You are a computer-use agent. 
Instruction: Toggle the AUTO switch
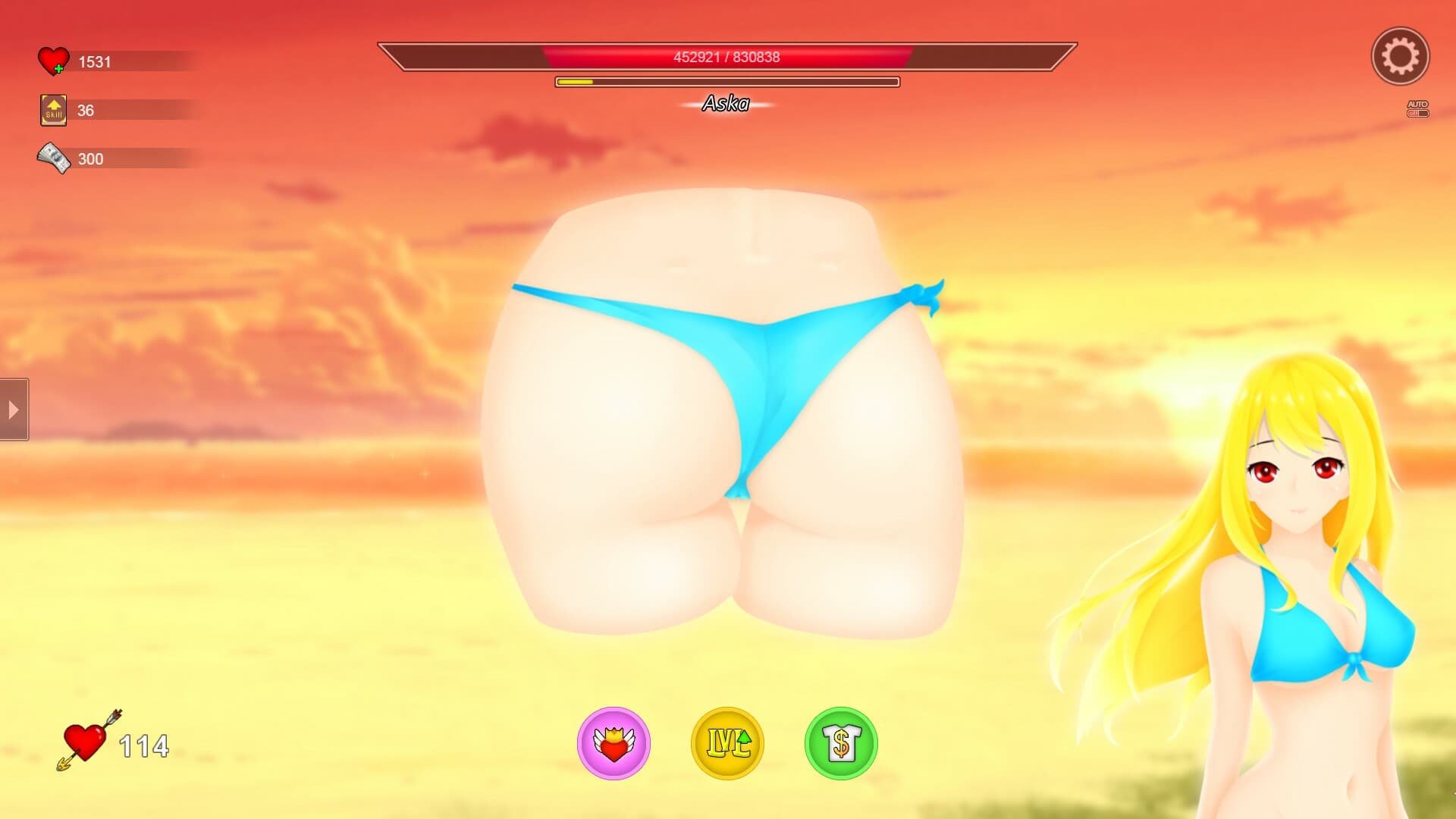tap(1417, 113)
